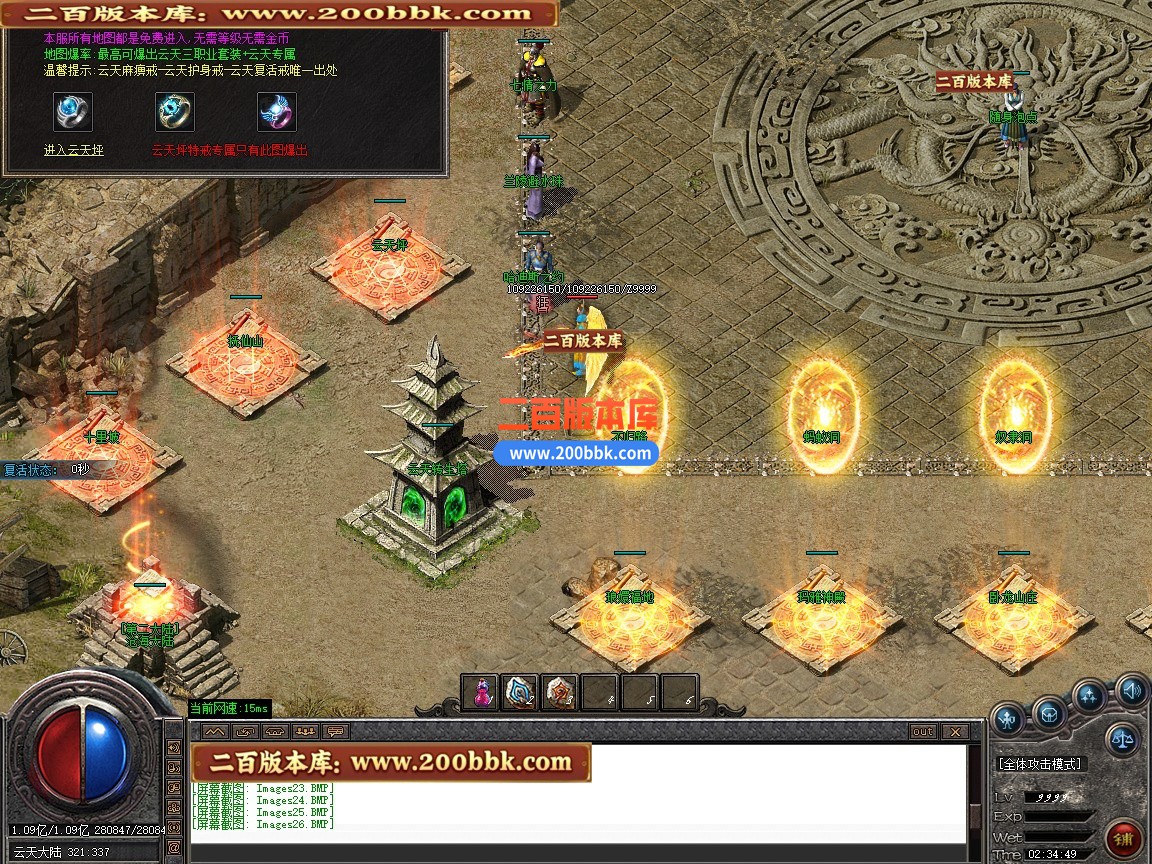Open the skills panel sparkle button
The image size is (1152, 864).
(1090, 697)
